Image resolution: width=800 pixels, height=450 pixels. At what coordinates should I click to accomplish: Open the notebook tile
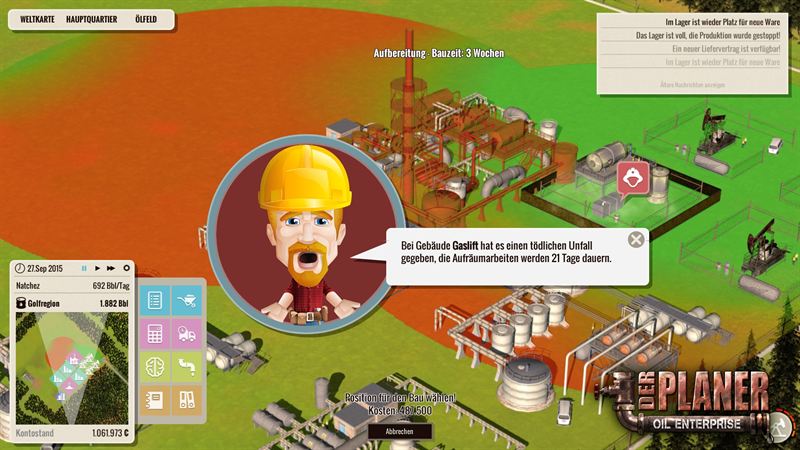click(x=155, y=401)
